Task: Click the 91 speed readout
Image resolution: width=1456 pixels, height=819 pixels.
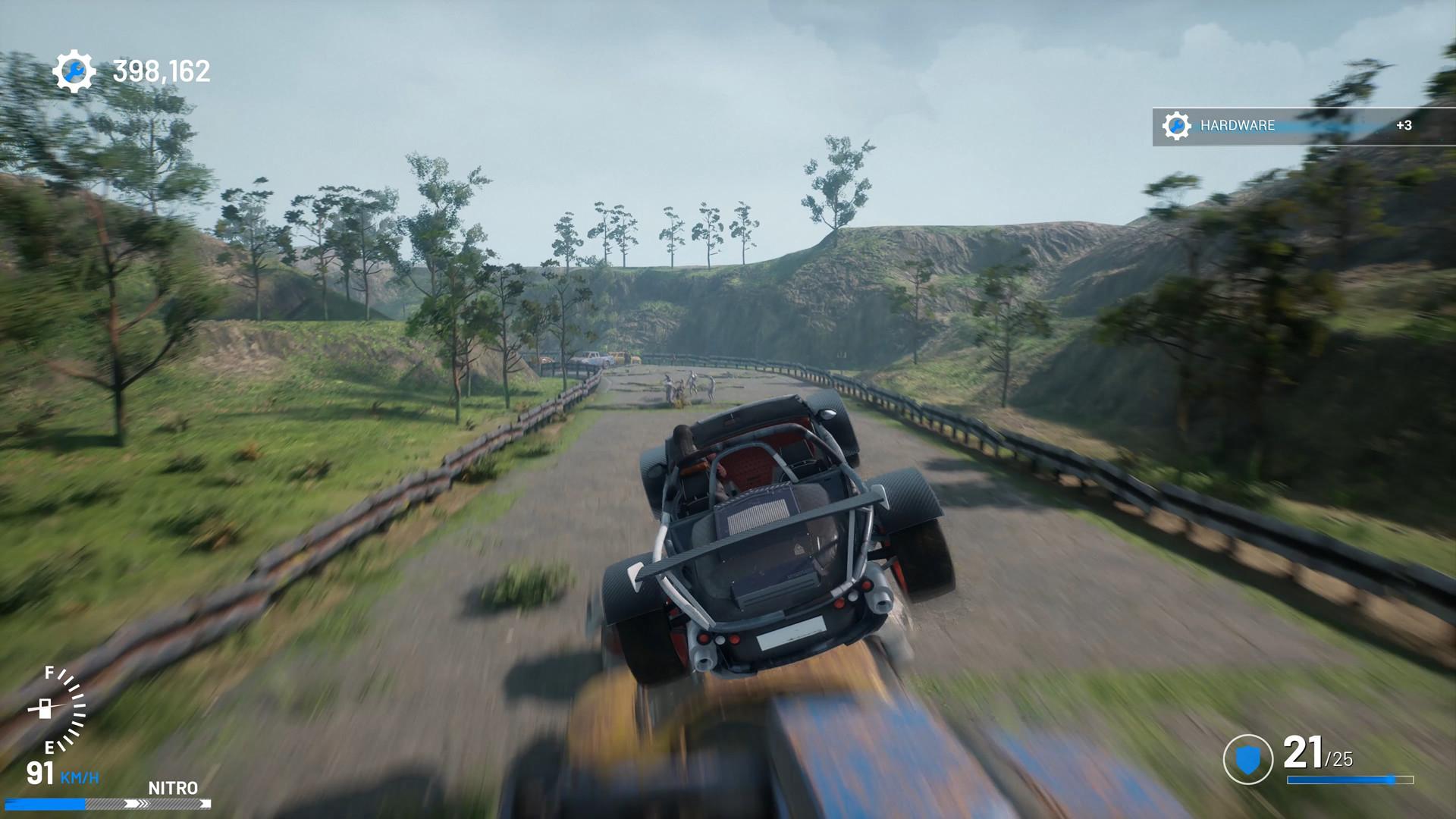Action: pyautogui.click(x=39, y=773)
